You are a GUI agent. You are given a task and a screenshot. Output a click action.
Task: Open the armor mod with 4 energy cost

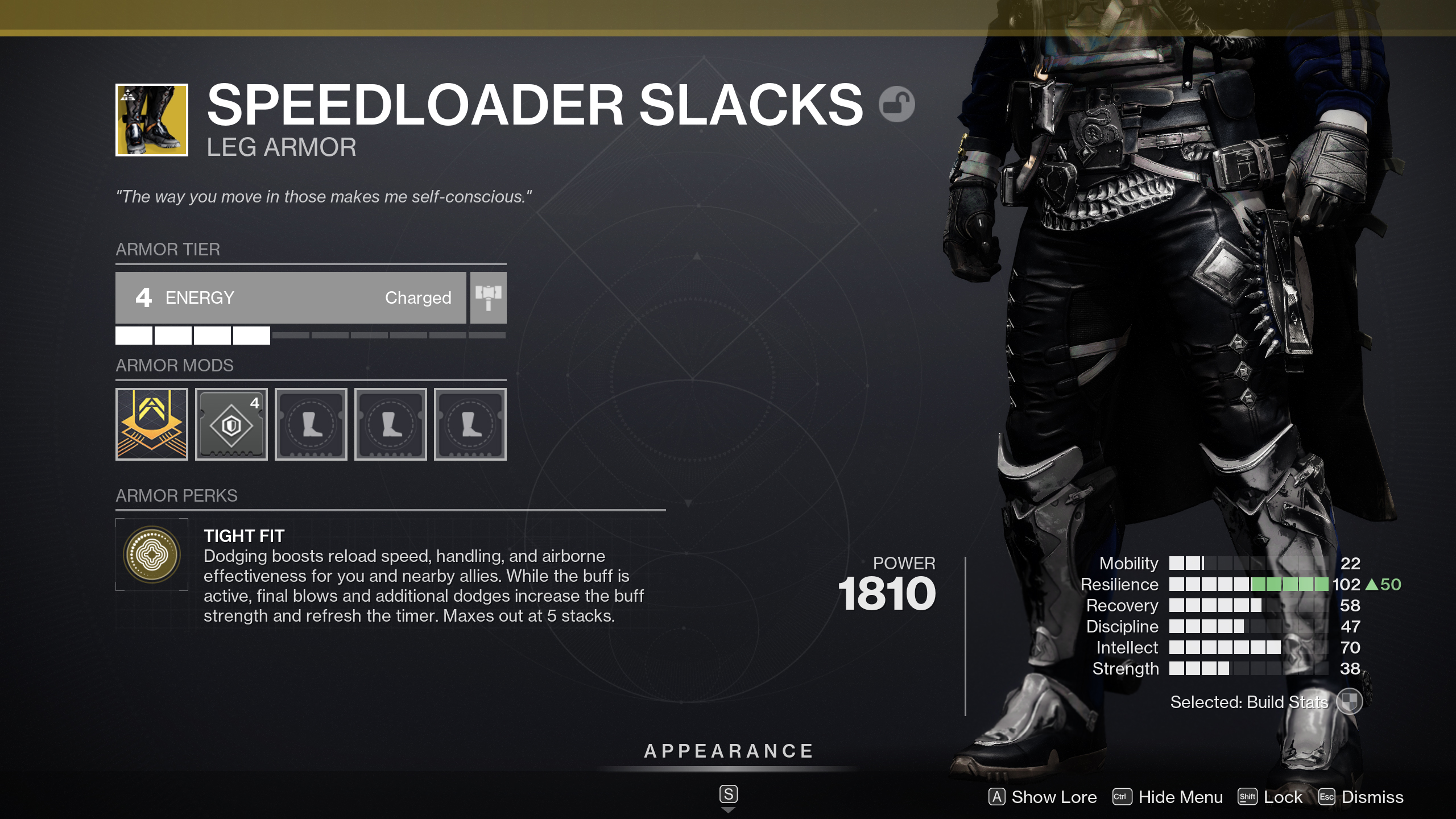point(231,424)
